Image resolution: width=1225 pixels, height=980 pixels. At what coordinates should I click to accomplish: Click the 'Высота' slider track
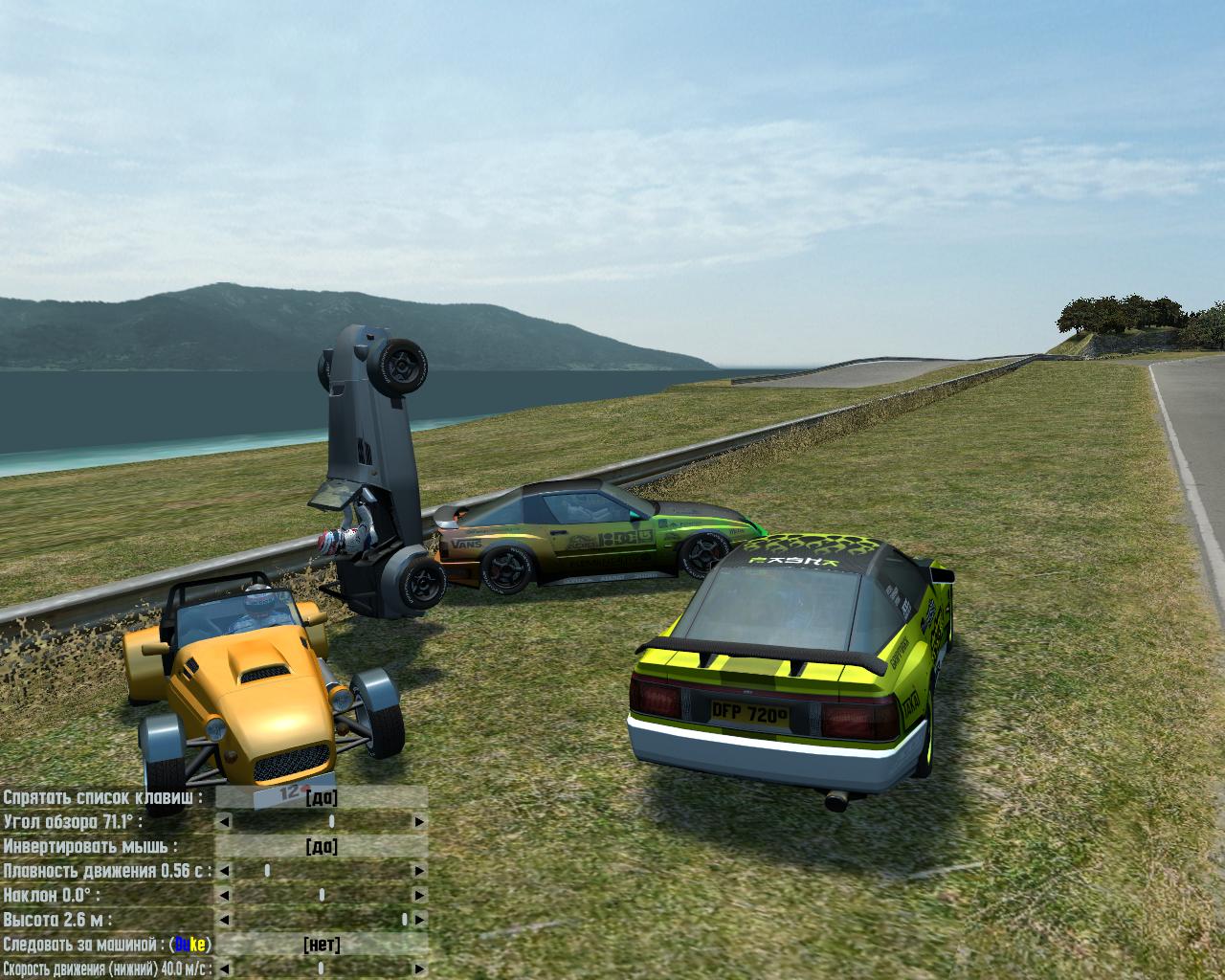pos(322,920)
